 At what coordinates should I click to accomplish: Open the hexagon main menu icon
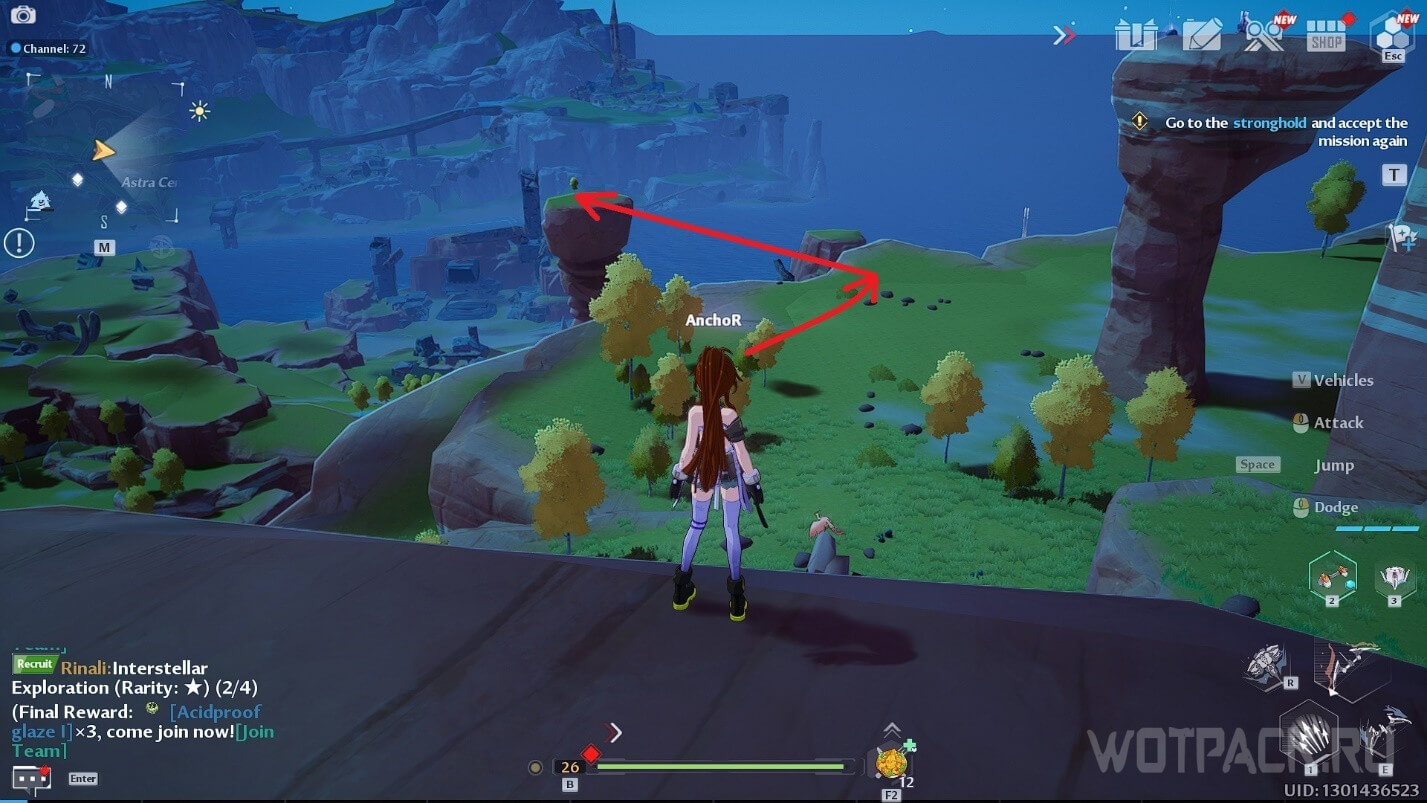click(1392, 36)
